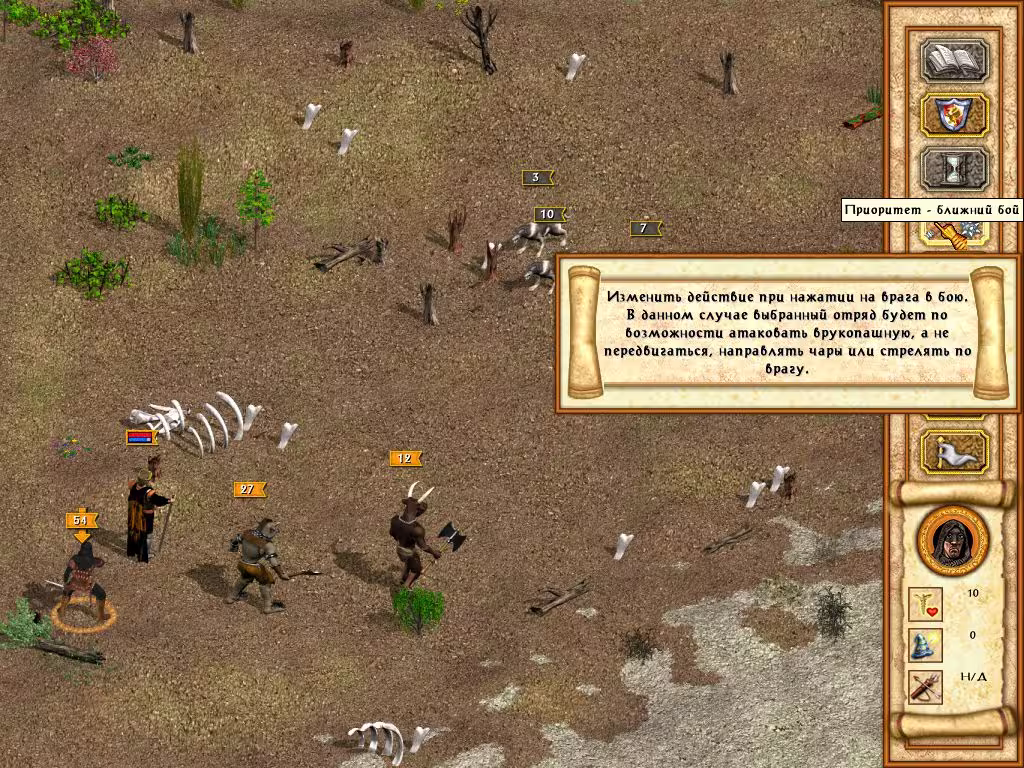The image size is (1024, 768).
Task: Choose the shield defend action
Action: 953,114
